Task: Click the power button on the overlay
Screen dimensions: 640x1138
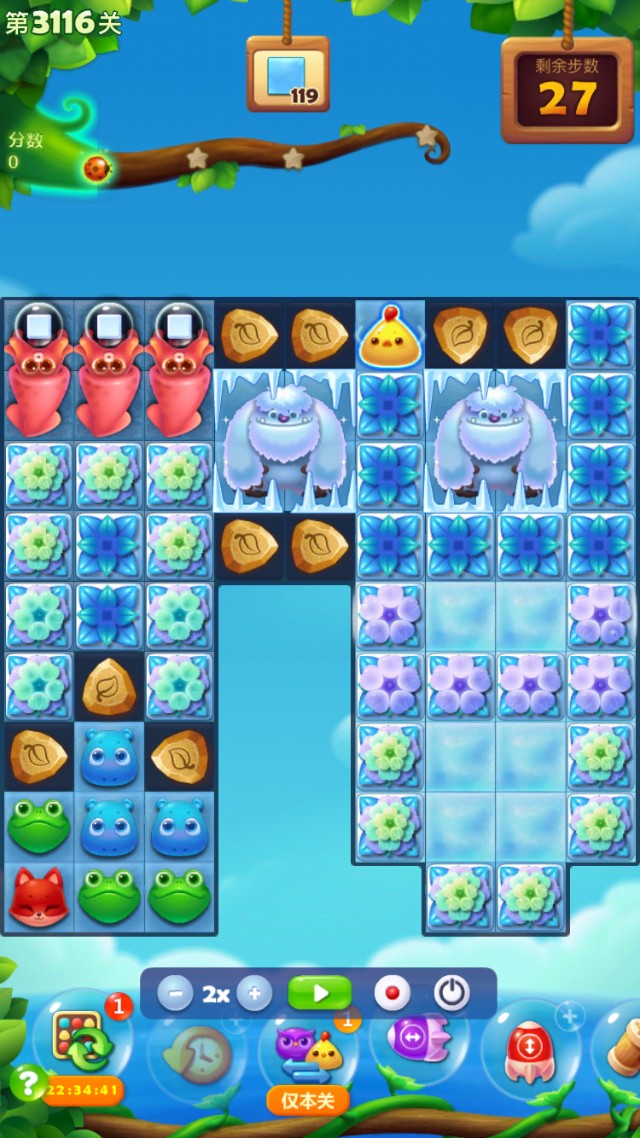Action: 452,994
